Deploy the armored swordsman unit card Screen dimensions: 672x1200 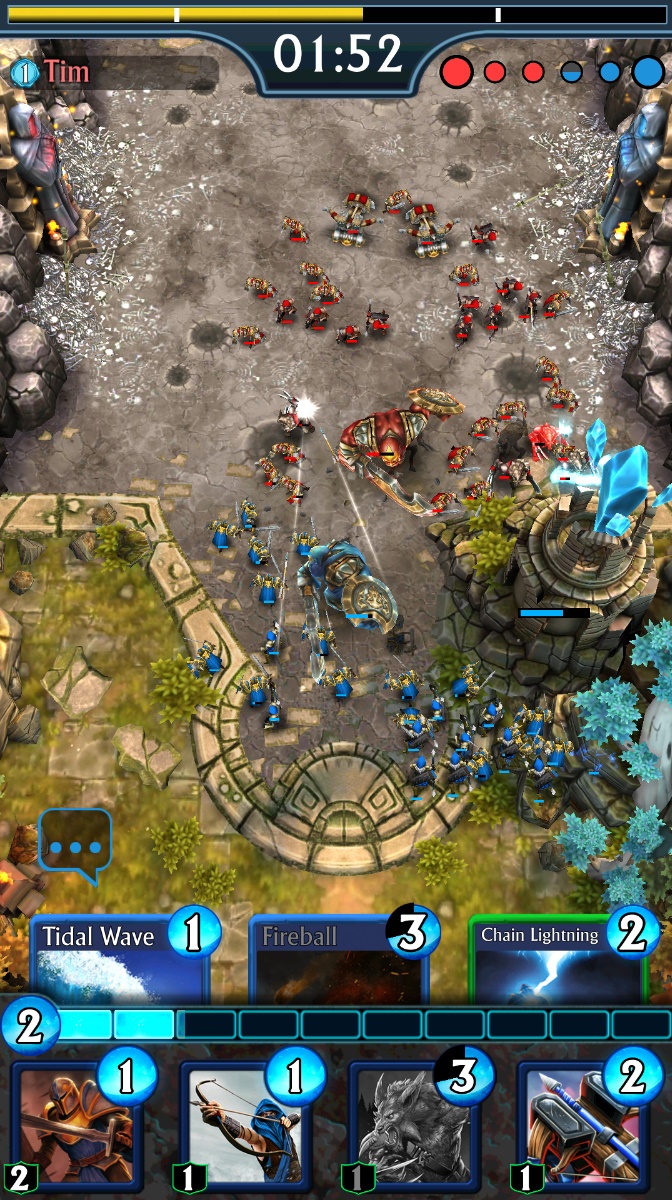pyautogui.click(x=78, y=1126)
